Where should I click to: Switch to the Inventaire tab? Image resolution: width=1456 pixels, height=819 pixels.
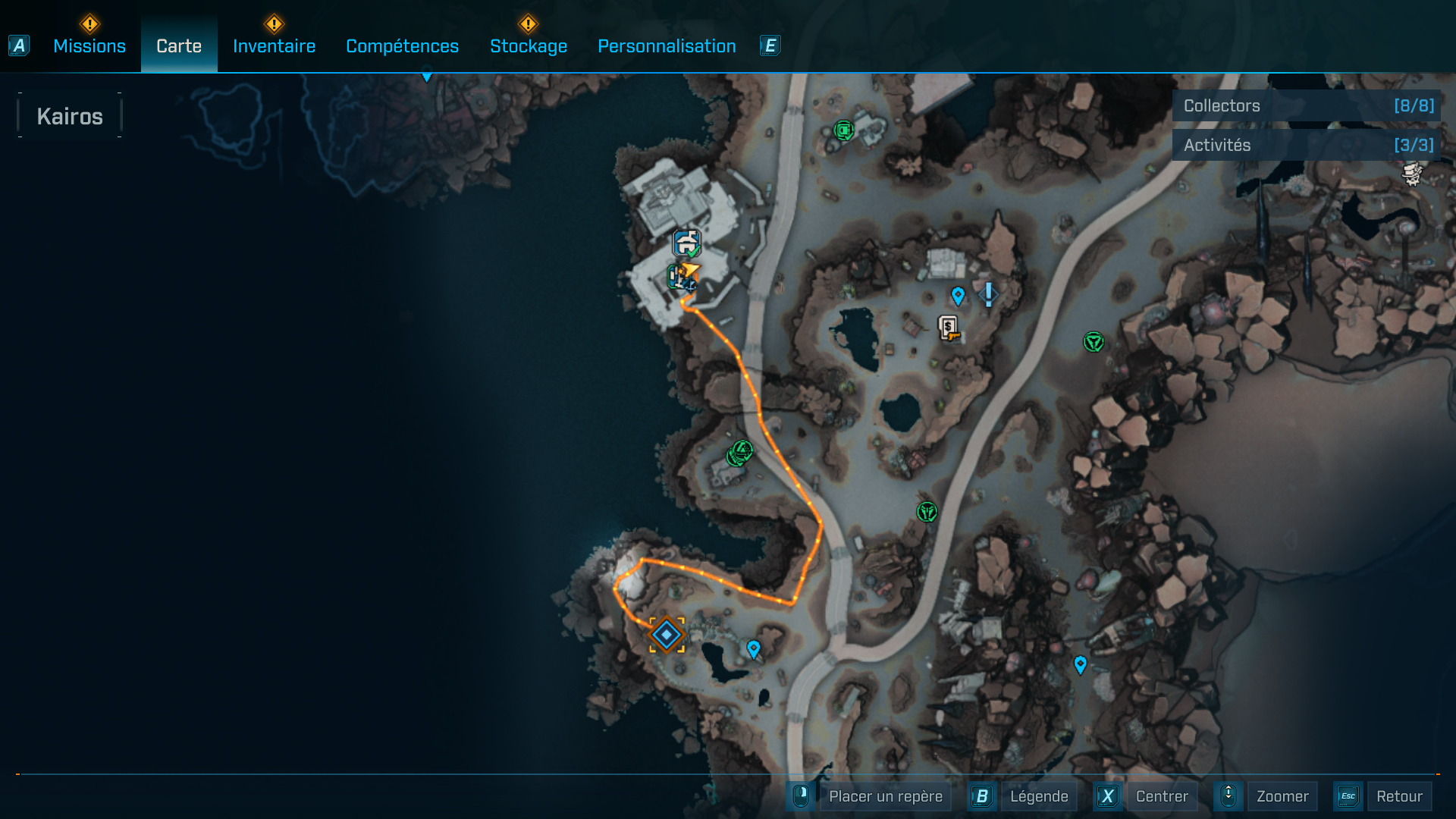[274, 46]
